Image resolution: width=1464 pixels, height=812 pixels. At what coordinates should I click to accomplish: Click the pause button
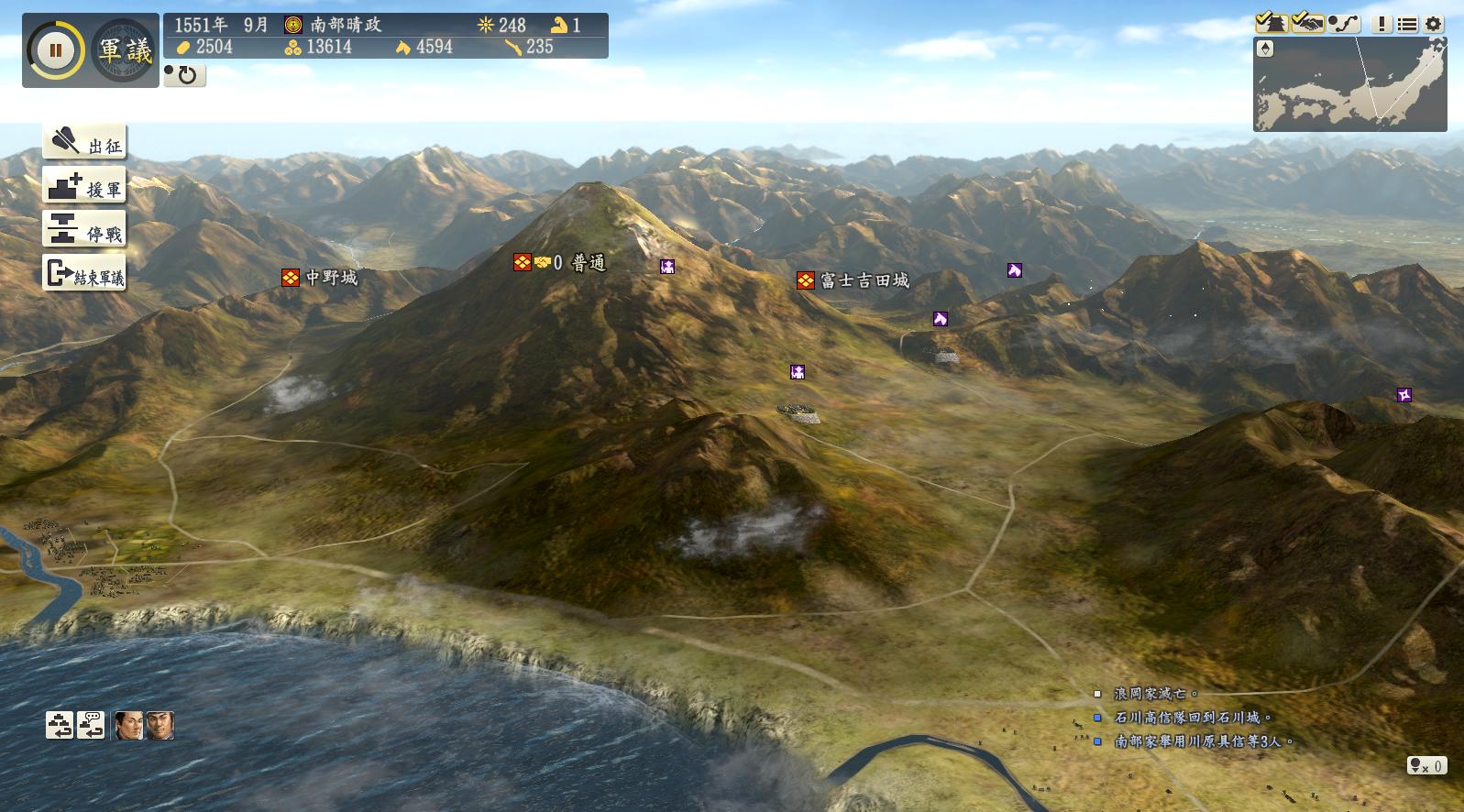(x=55, y=50)
